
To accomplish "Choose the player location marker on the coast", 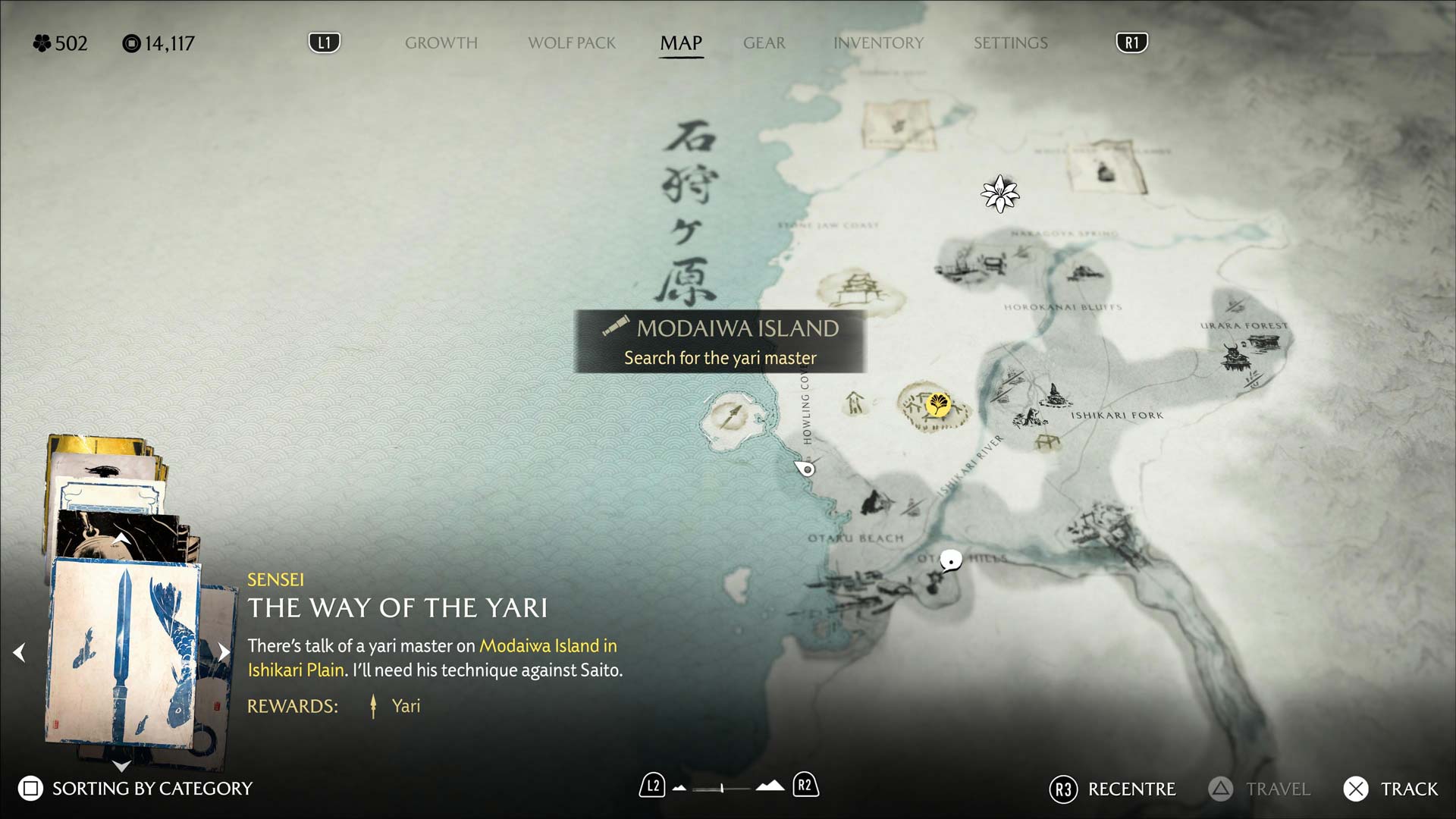I will (x=807, y=469).
